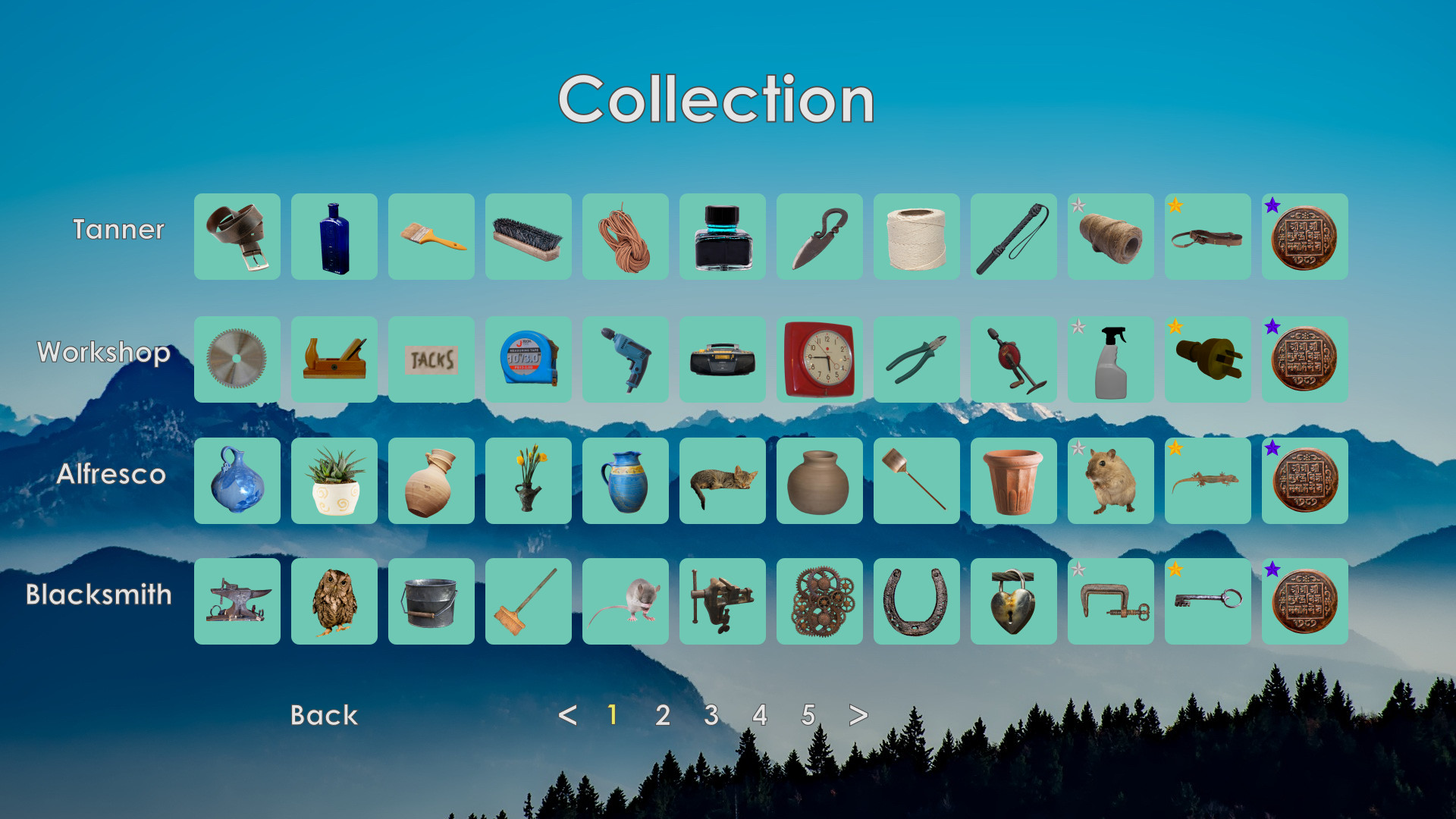Go to the next collection page

click(858, 715)
